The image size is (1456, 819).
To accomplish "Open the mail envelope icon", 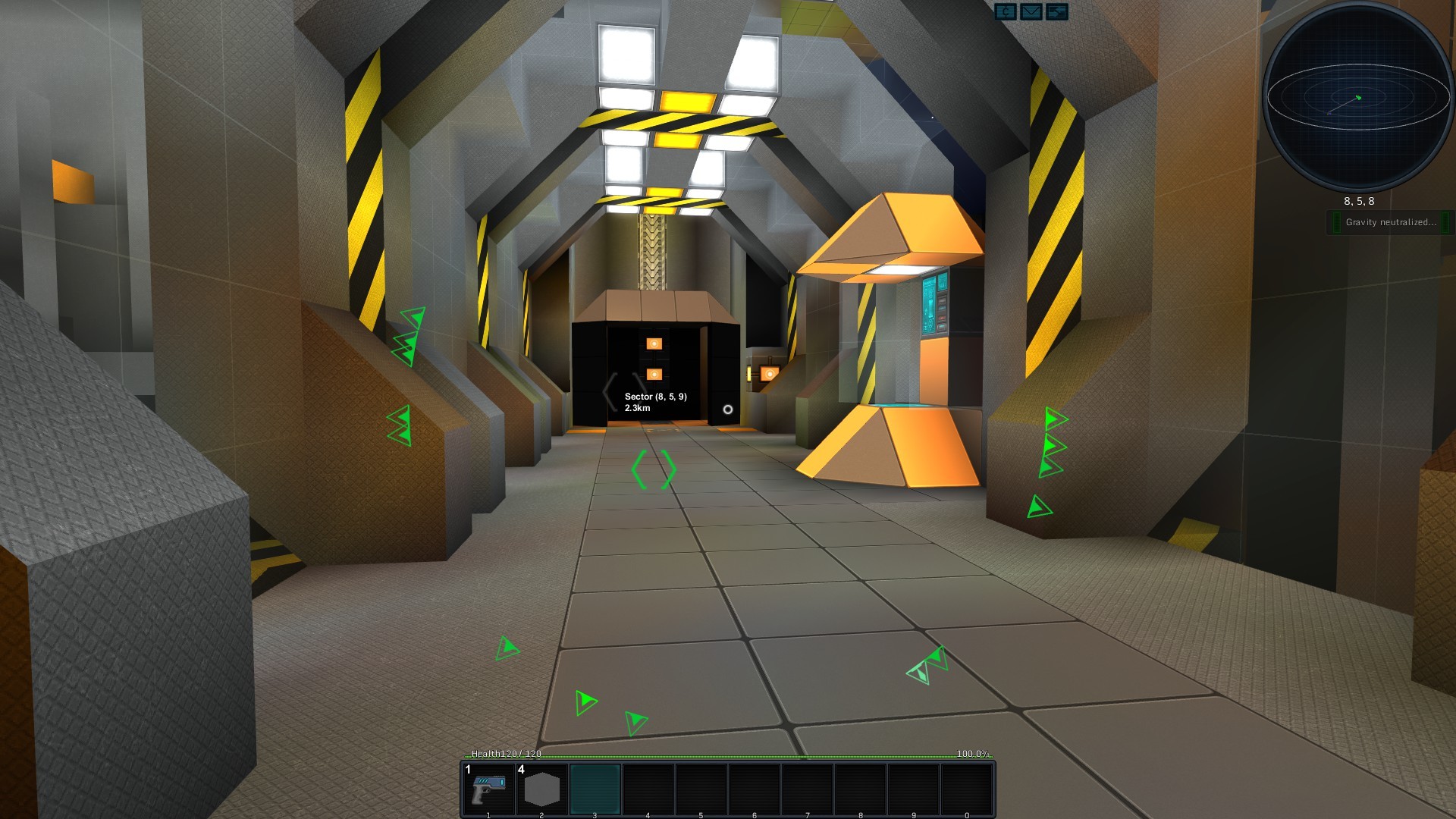I will (1031, 11).
